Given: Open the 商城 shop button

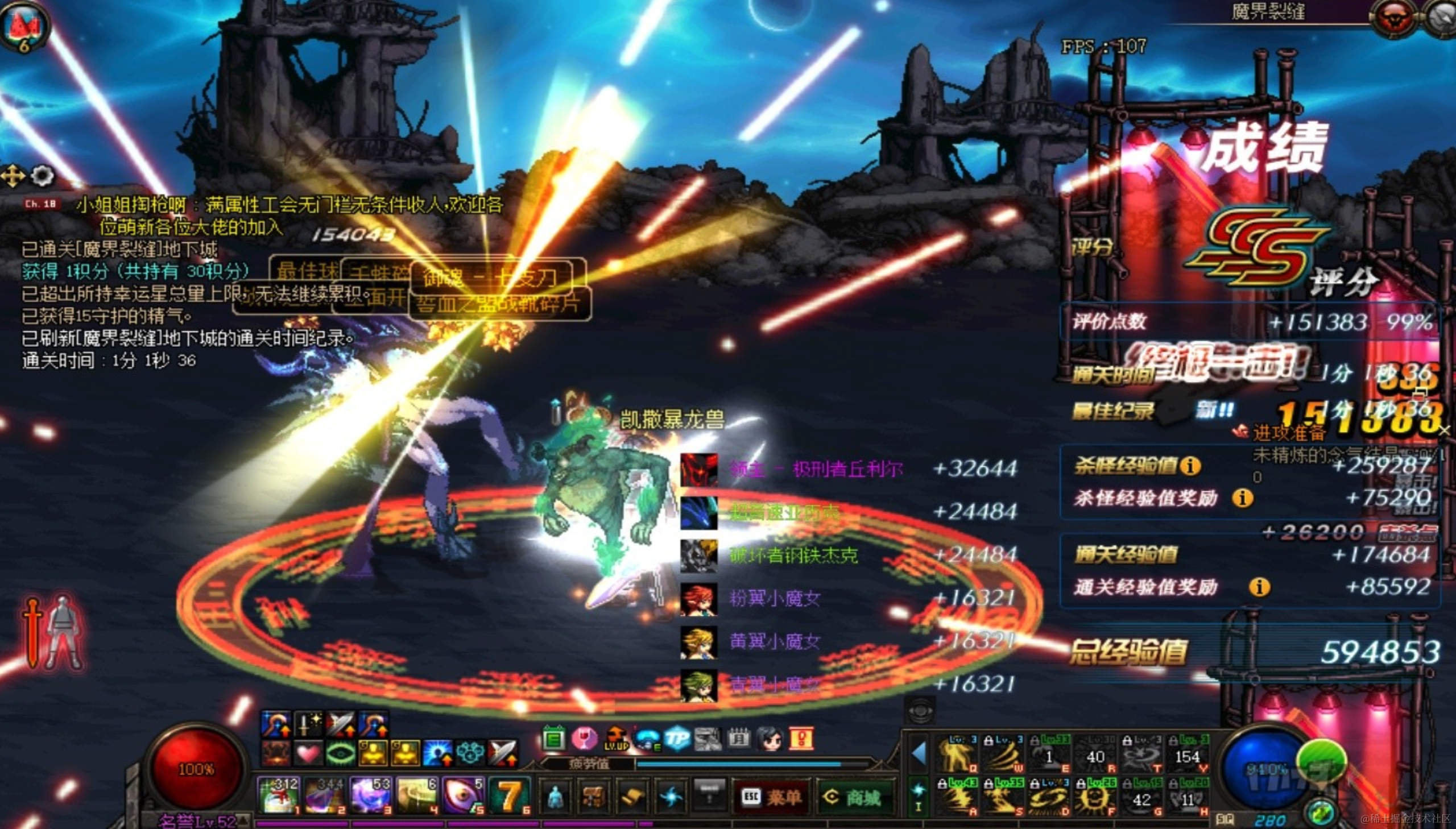Looking at the screenshot, I should 853,797.
